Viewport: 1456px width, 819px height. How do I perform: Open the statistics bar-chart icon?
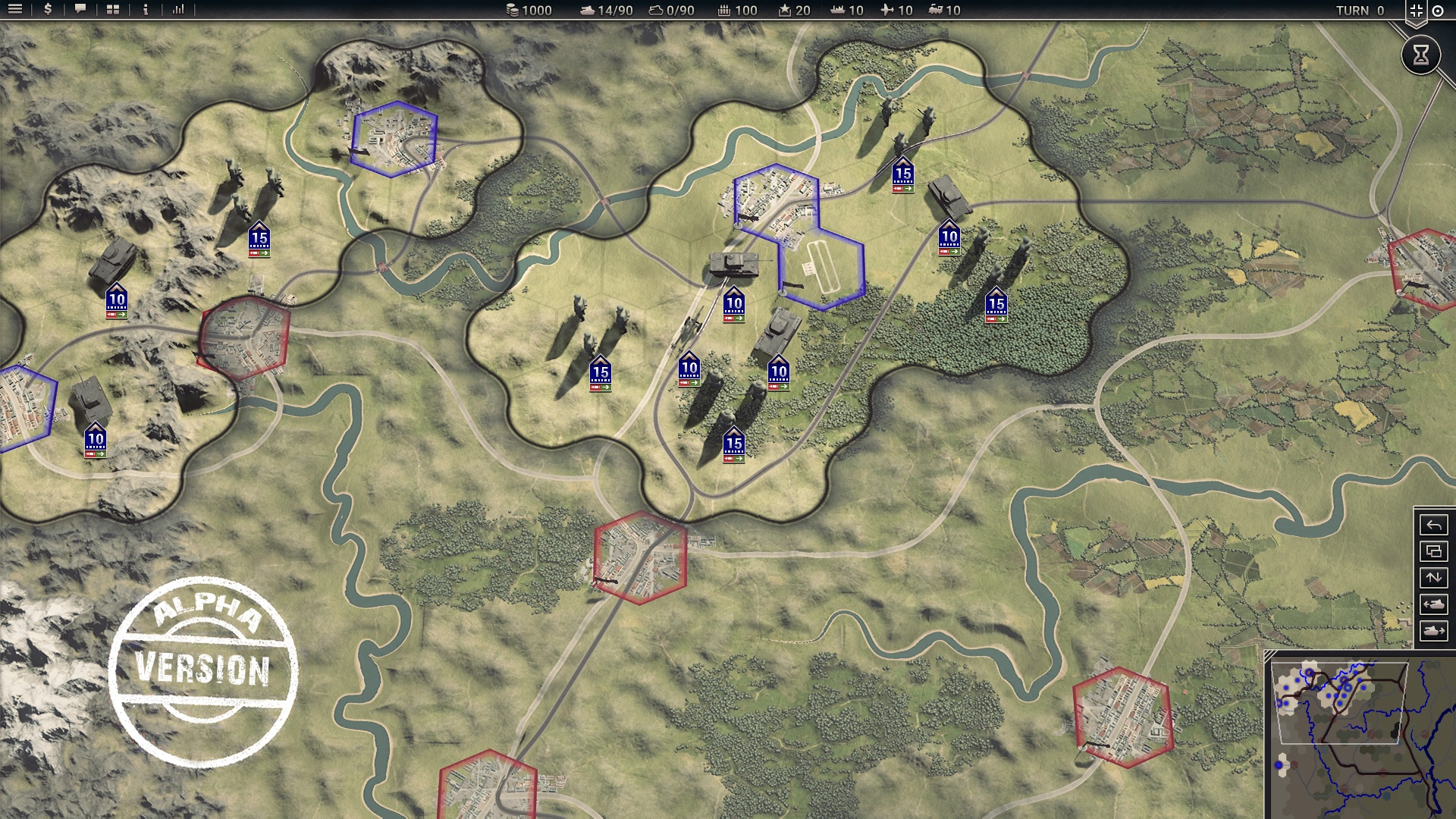179,10
